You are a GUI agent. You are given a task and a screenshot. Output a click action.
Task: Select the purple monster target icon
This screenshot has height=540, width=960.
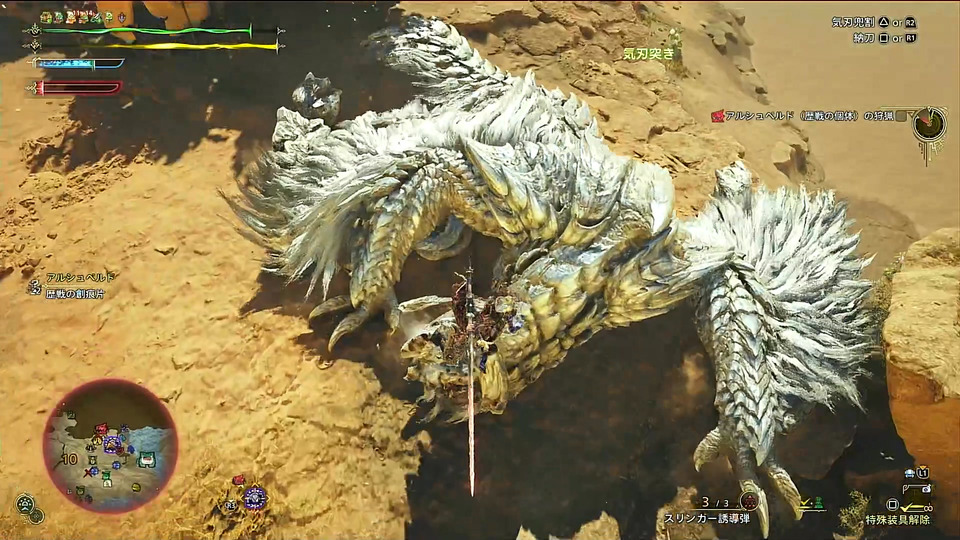(x=255, y=497)
